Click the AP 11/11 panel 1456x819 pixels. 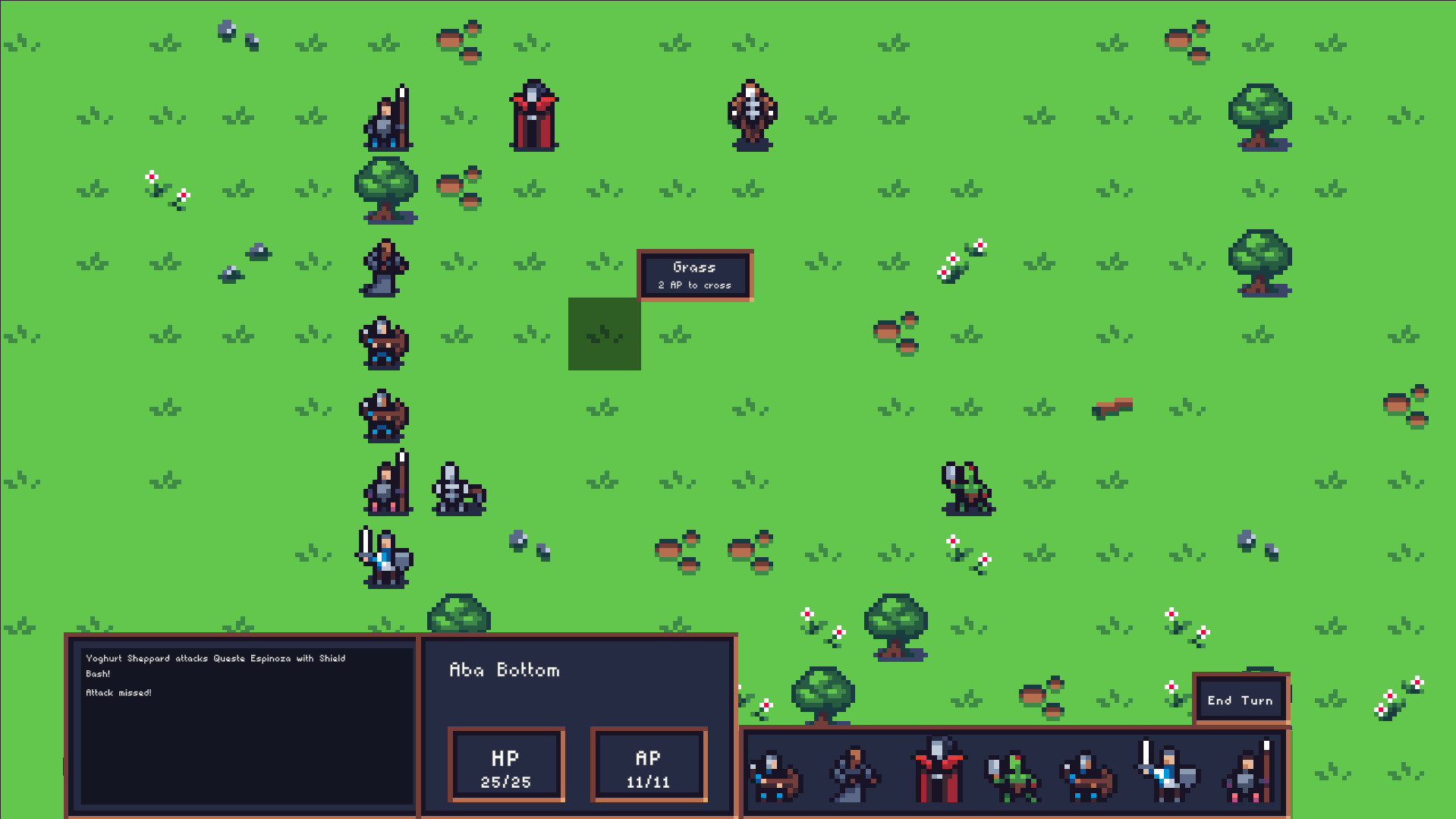pos(649,764)
